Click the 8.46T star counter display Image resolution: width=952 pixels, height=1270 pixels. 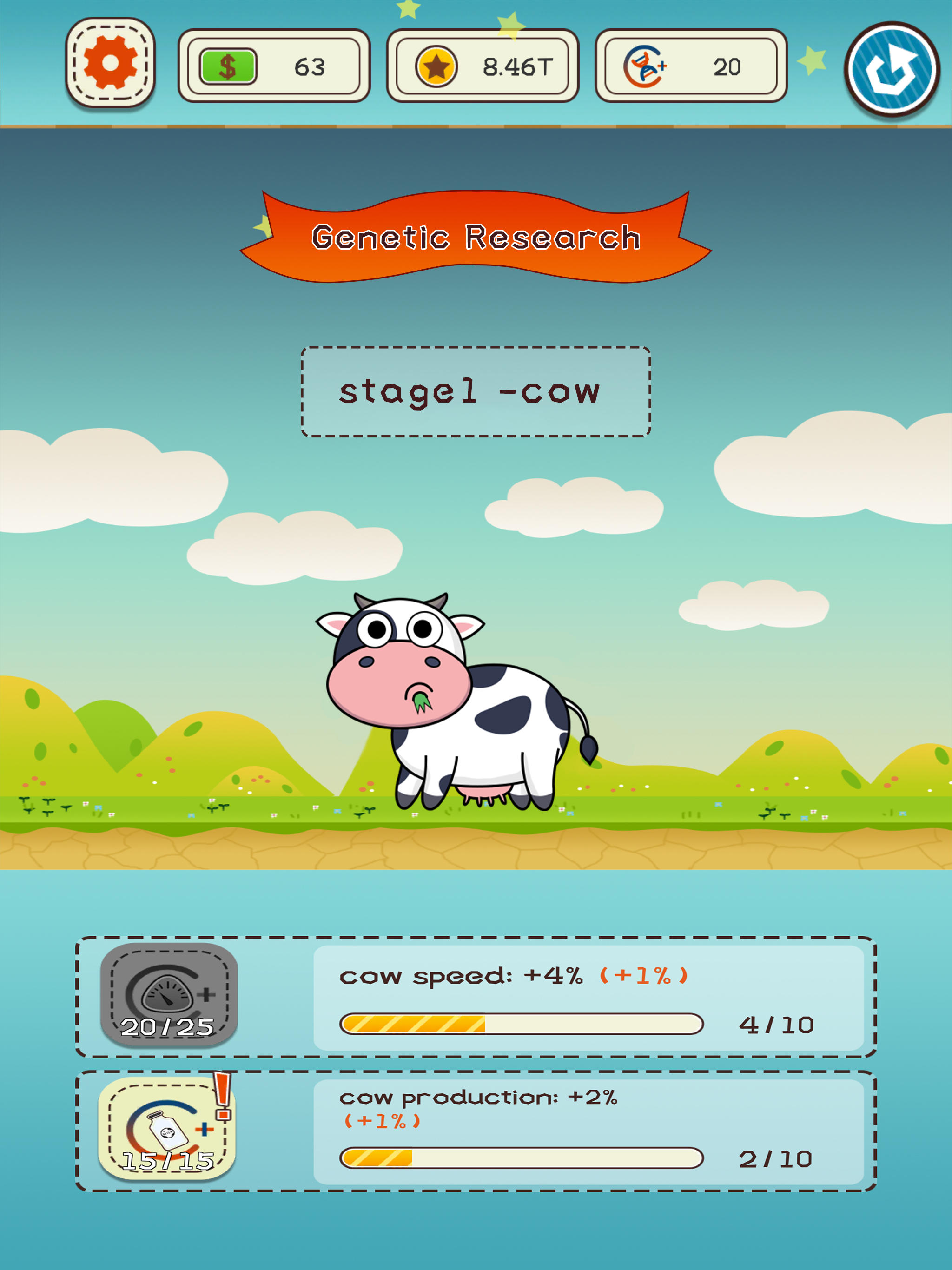pos(516,66)
